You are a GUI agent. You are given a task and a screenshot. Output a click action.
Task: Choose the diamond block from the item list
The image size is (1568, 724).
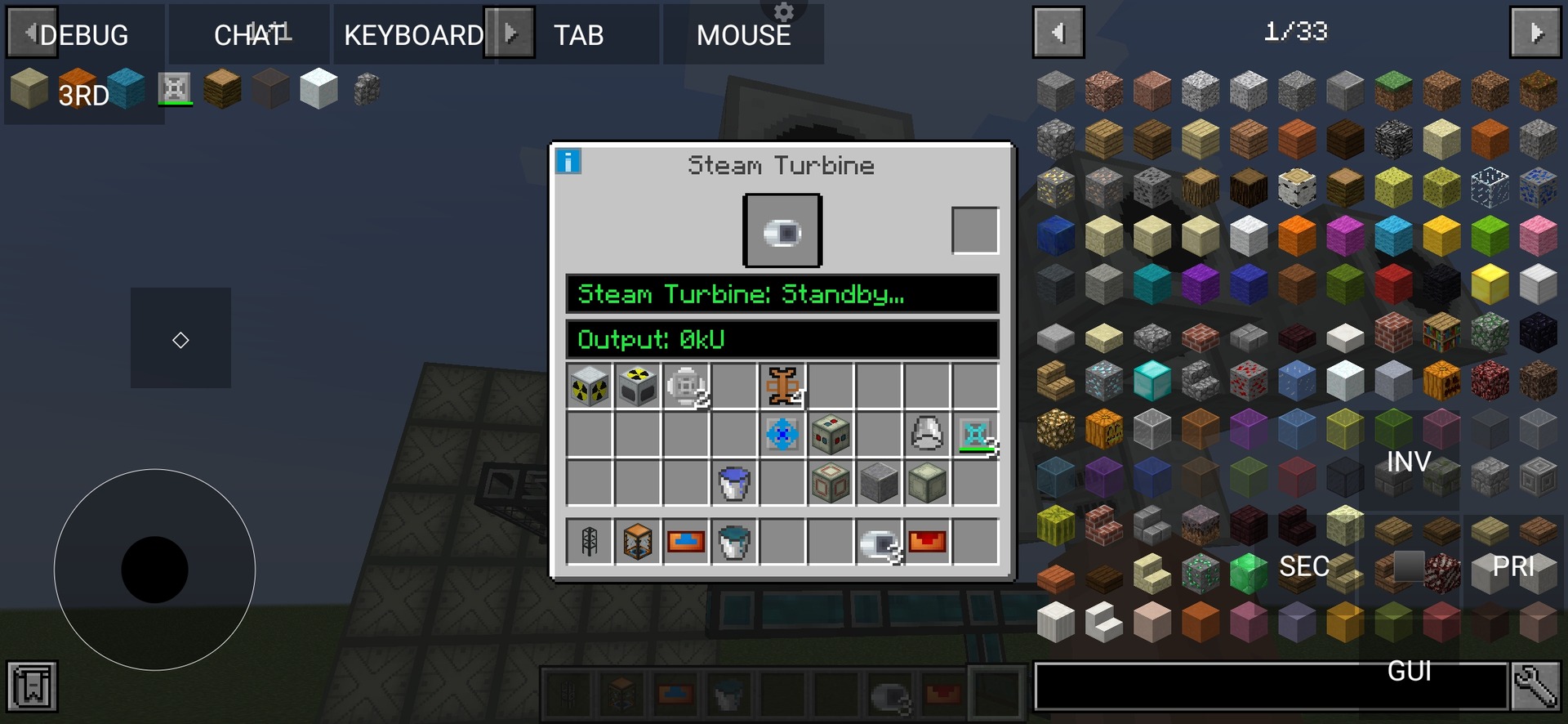pos(1151,382)
